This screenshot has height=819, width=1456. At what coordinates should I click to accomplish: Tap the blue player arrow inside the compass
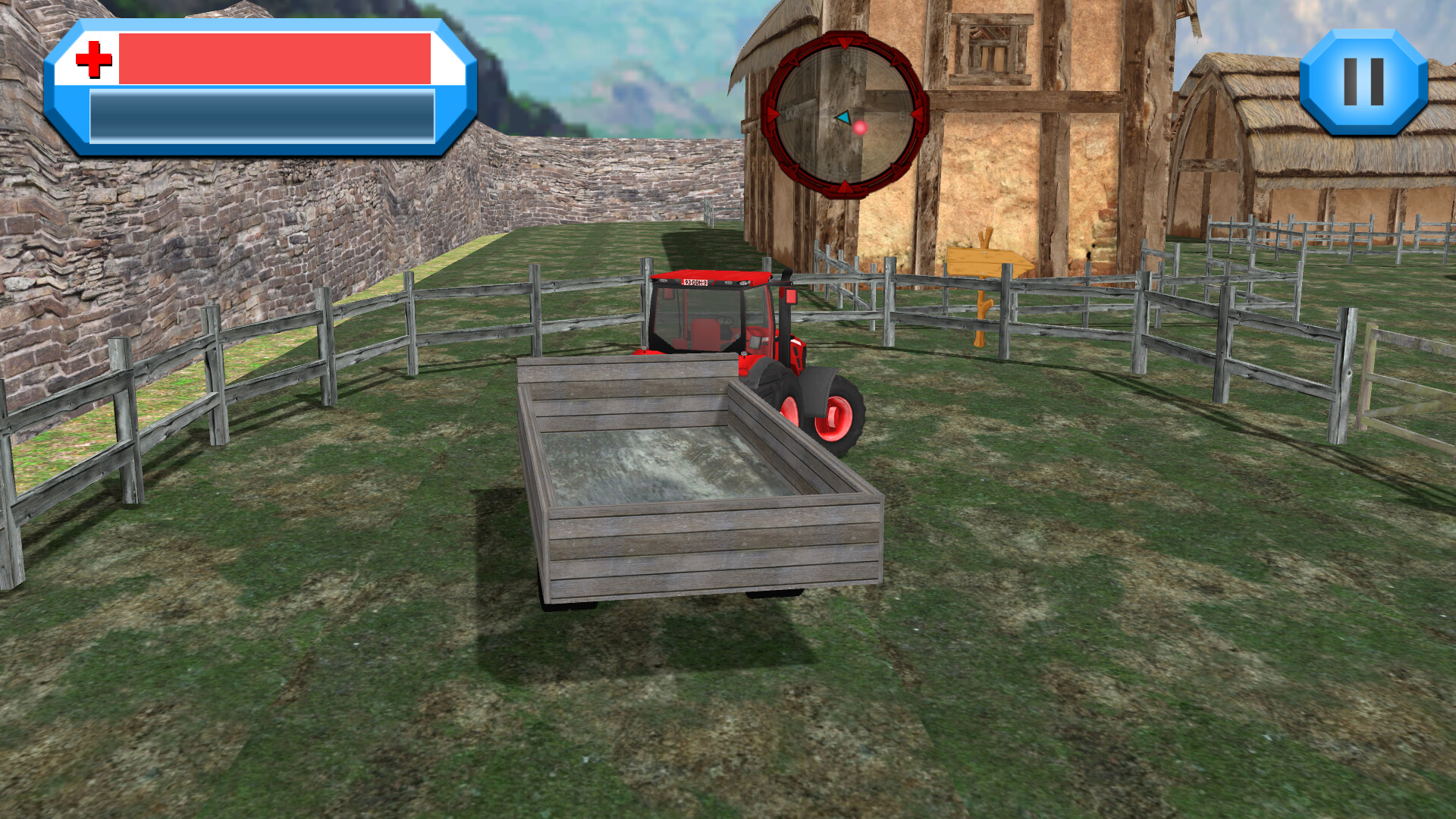pos(843,118)
